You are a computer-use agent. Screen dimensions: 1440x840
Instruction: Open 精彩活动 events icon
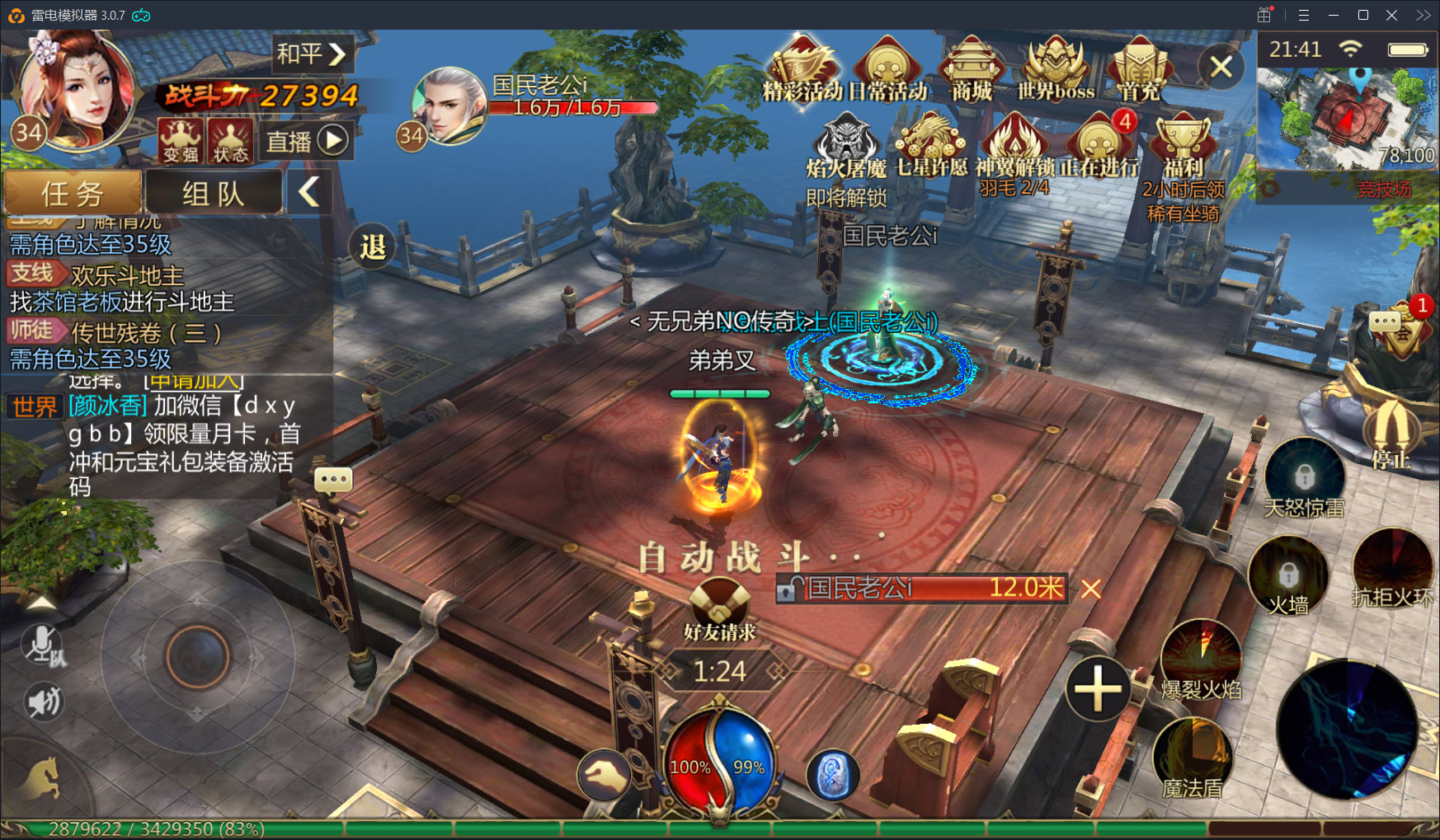802,68
